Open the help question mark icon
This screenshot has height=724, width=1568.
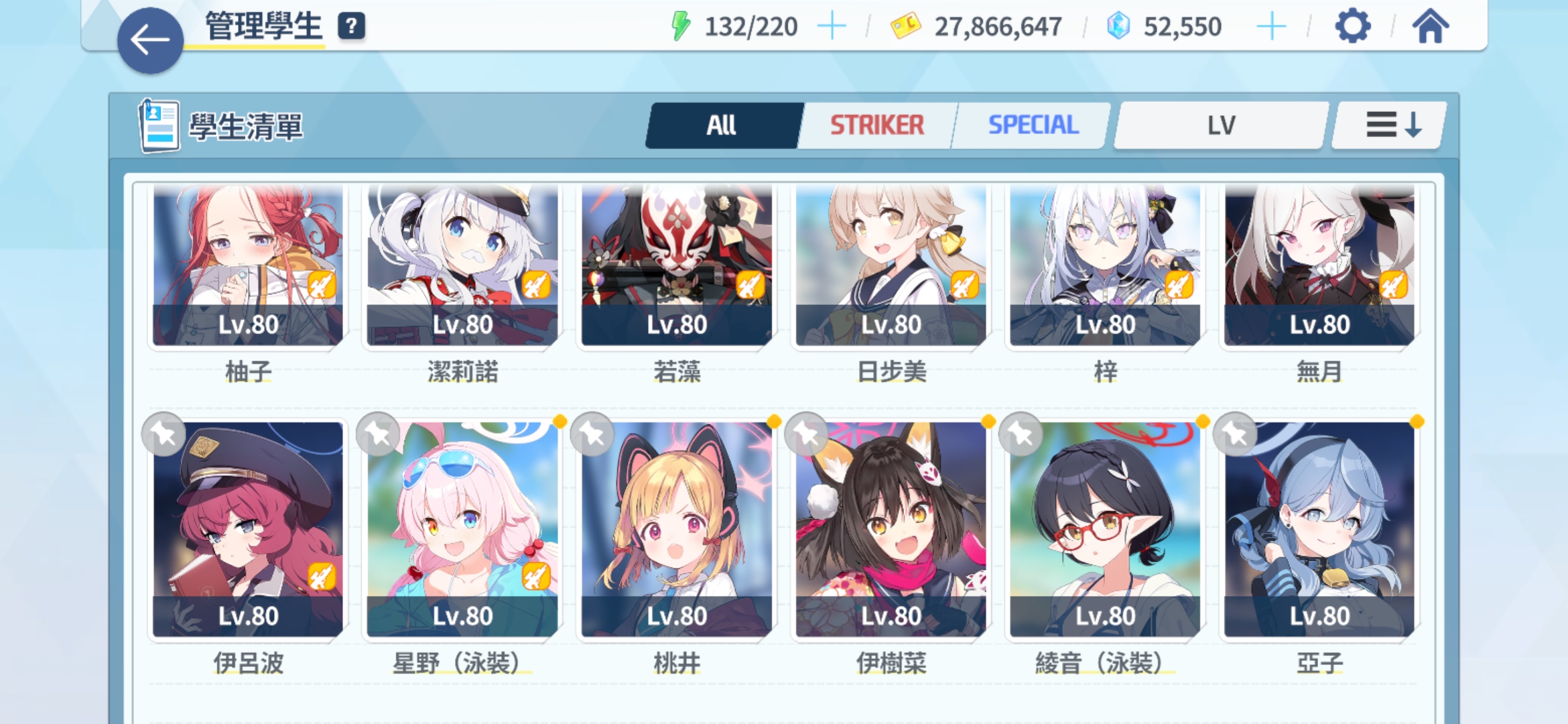coord(351,26)
